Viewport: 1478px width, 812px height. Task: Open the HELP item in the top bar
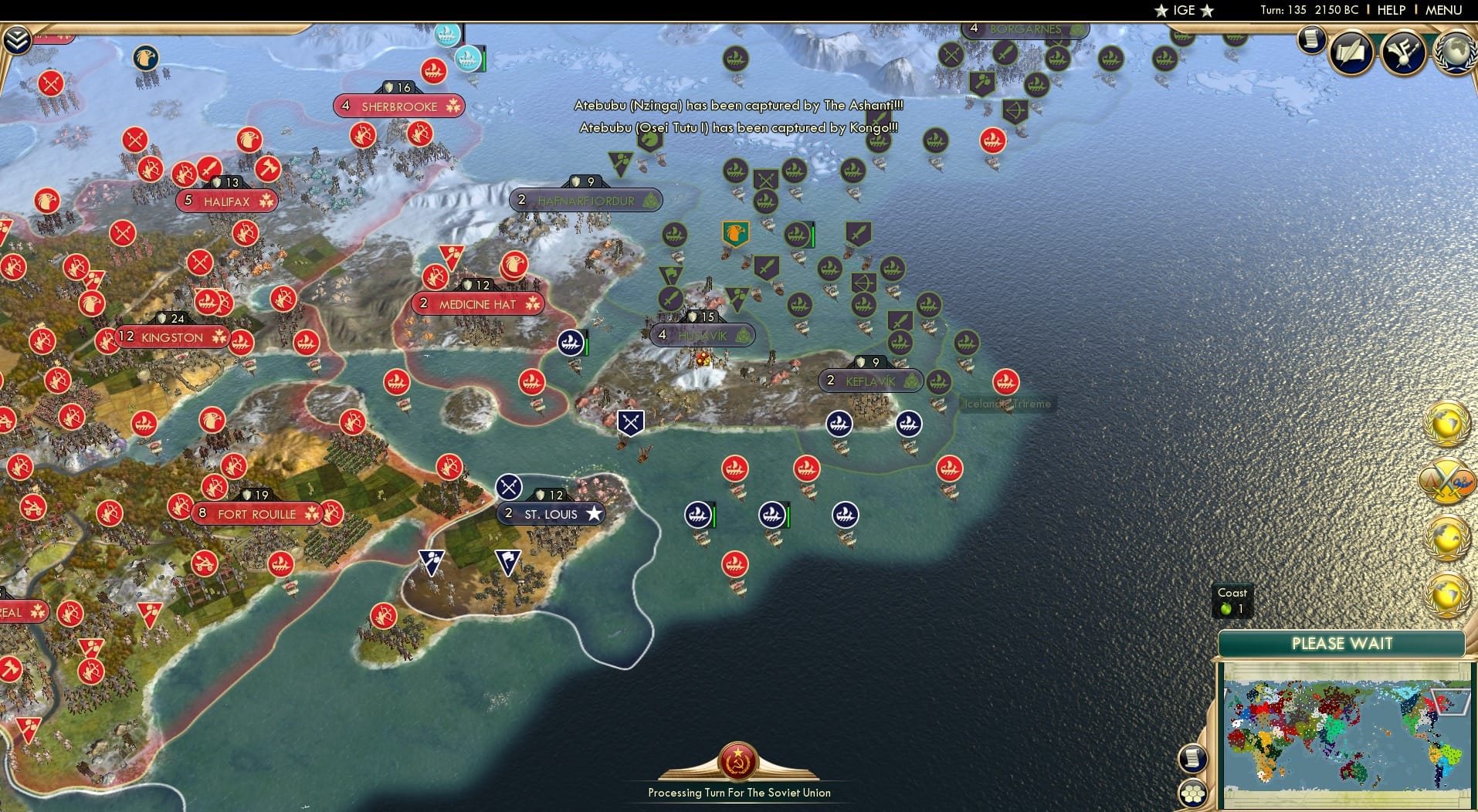(x=1391, y=10)
